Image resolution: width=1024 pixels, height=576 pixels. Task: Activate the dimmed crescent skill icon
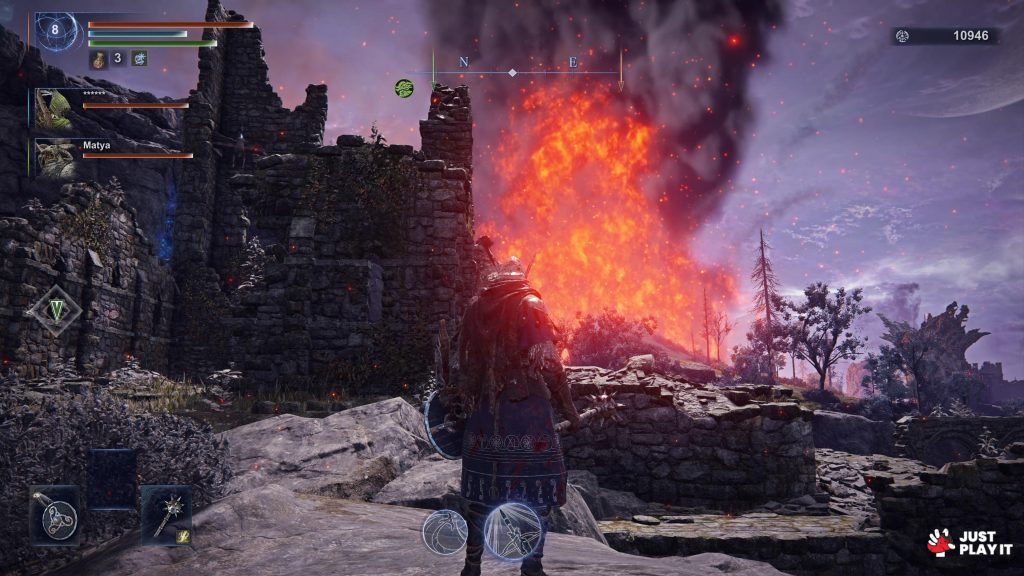[x=444, y=532]
